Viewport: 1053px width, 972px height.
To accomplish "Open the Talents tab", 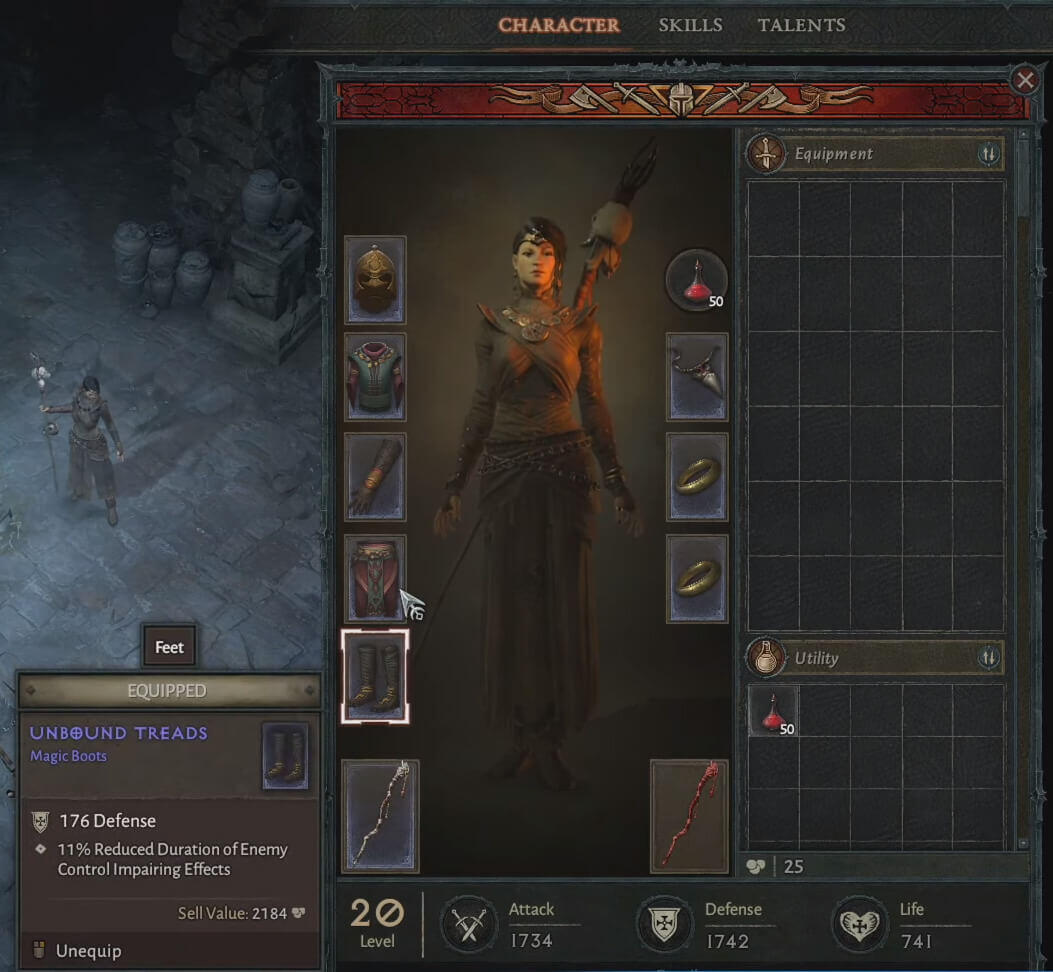I will click(x=801, y=25).
